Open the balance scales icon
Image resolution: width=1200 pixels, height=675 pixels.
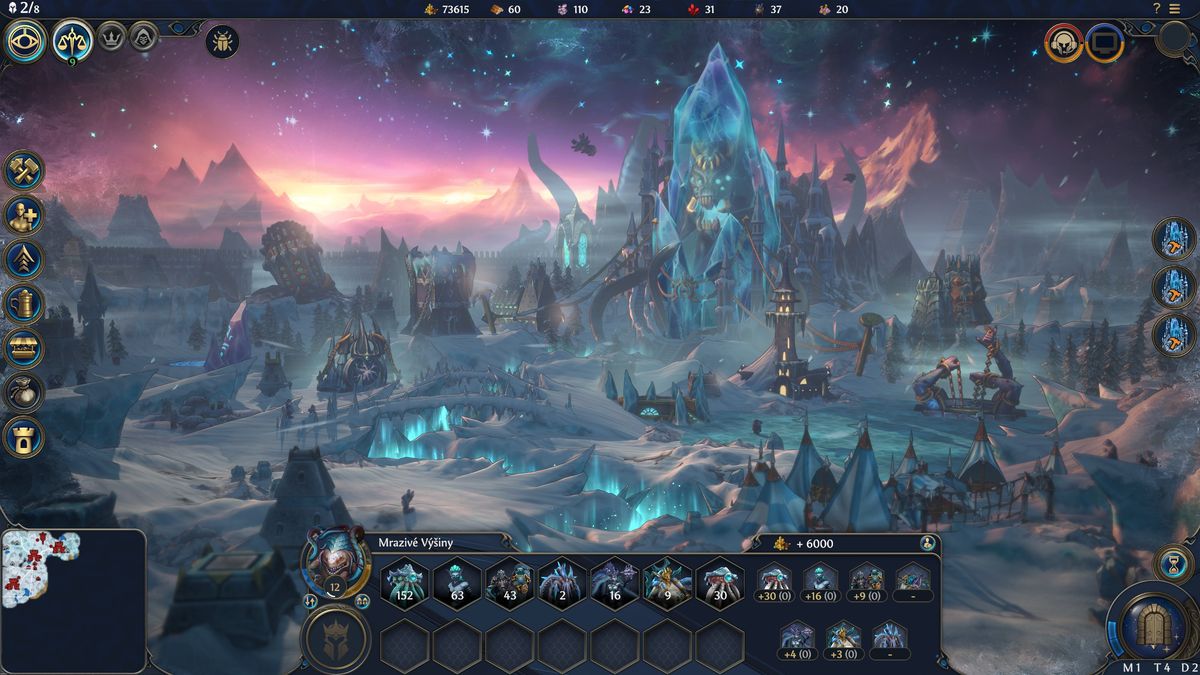click(73, 41)
